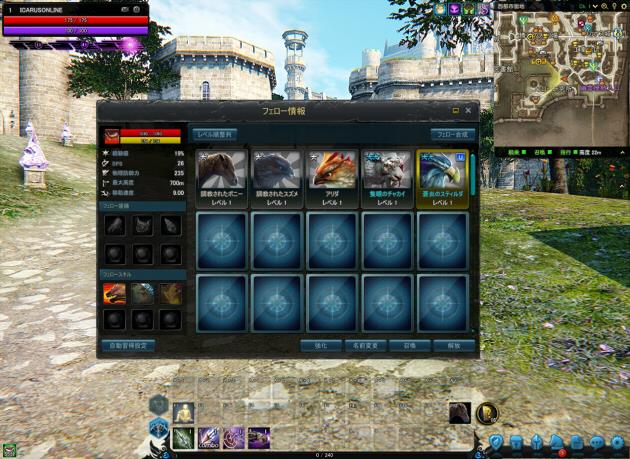Sort fellows with レベル順整列 button
Screen dimensions: 630x459
[x=216, y=133]
